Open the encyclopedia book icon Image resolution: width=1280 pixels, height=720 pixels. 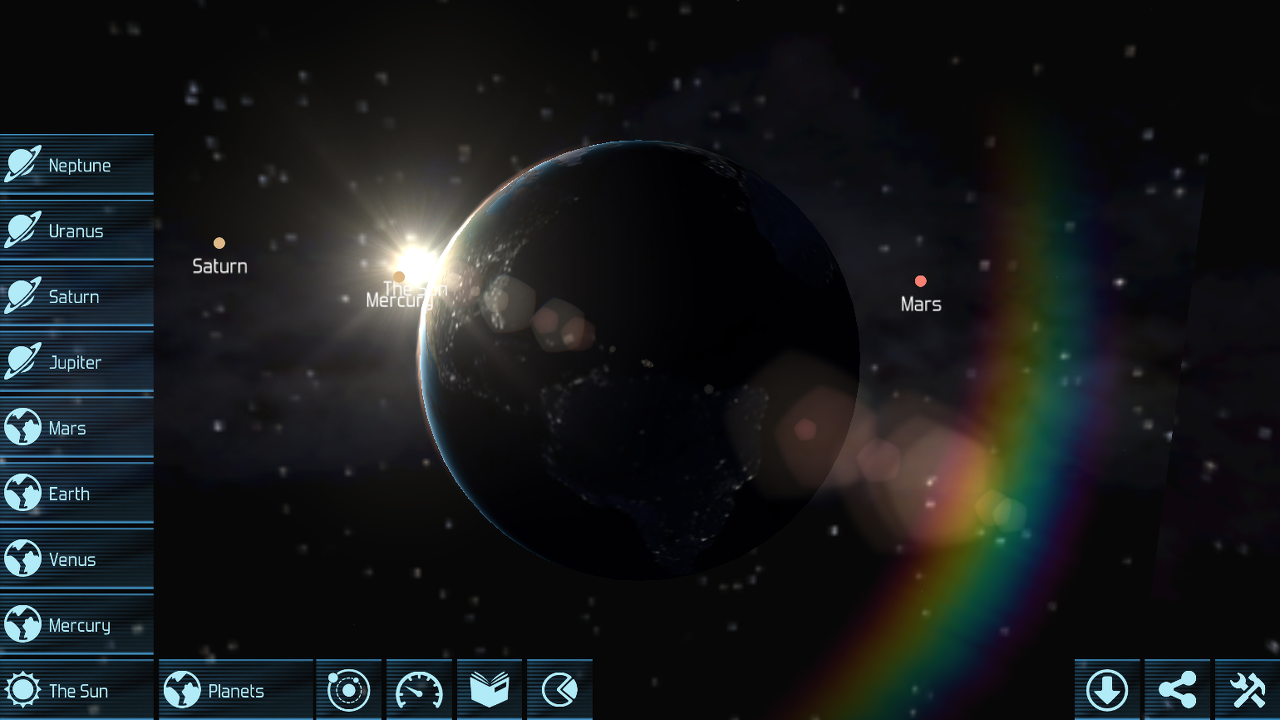(489, 689)
